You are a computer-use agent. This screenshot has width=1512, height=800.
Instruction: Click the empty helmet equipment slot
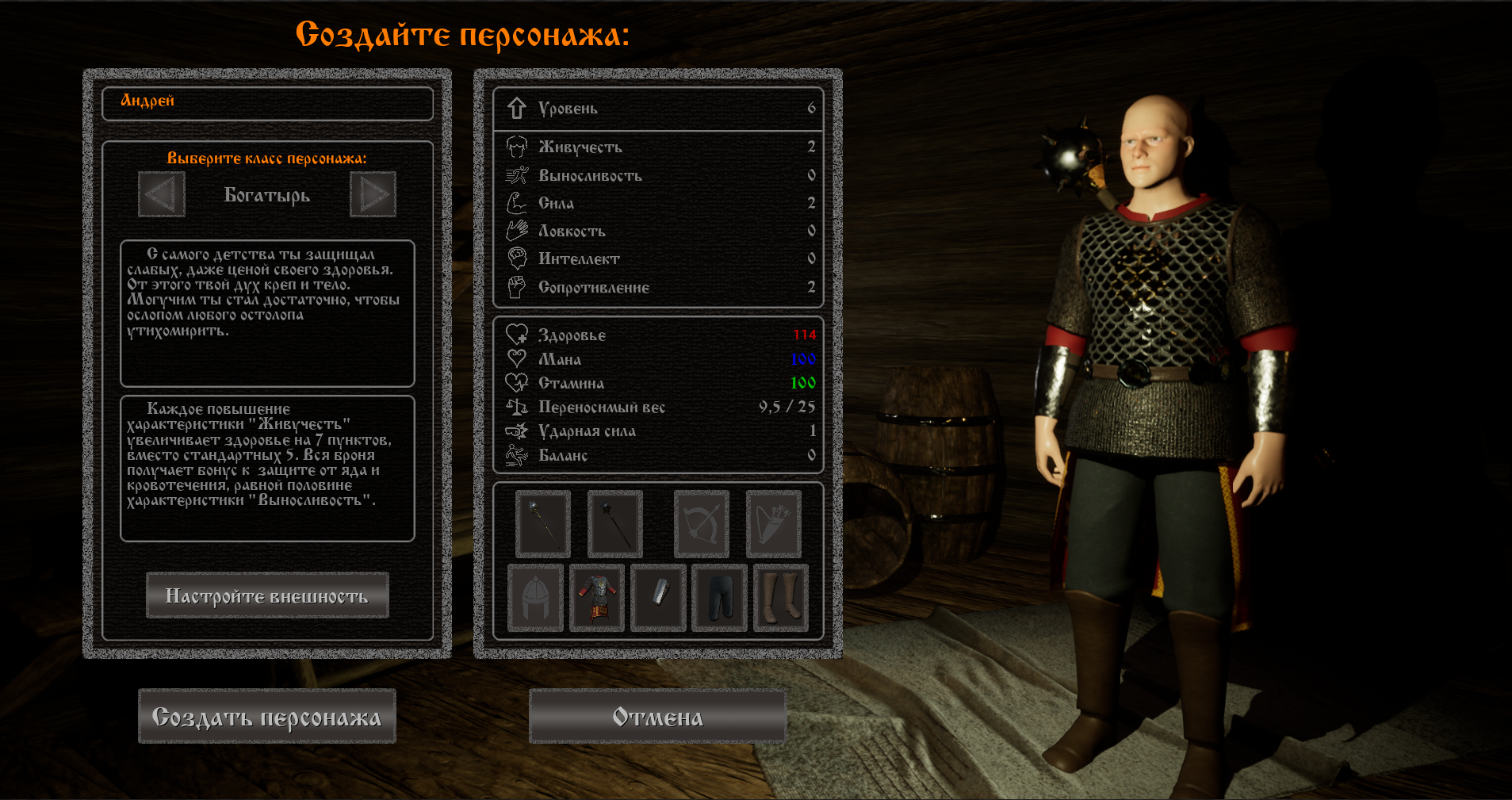click(535, 598)
